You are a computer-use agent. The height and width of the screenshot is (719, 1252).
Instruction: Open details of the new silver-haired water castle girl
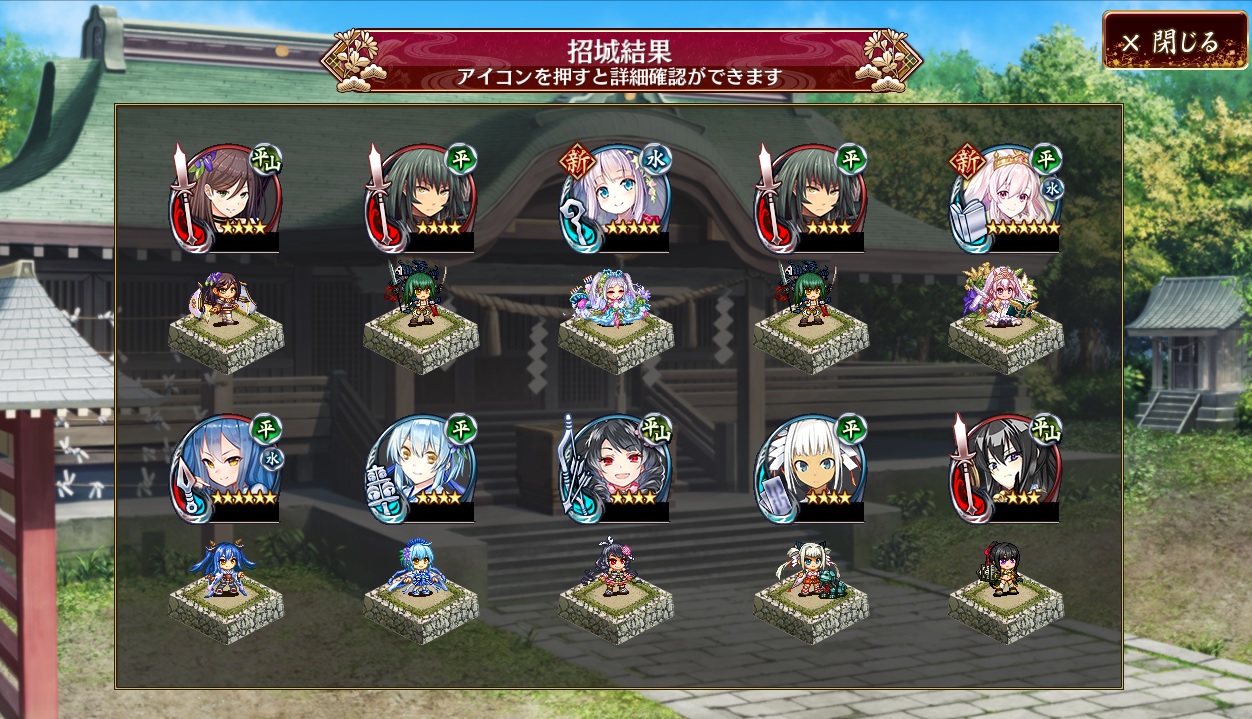(617, 198)
